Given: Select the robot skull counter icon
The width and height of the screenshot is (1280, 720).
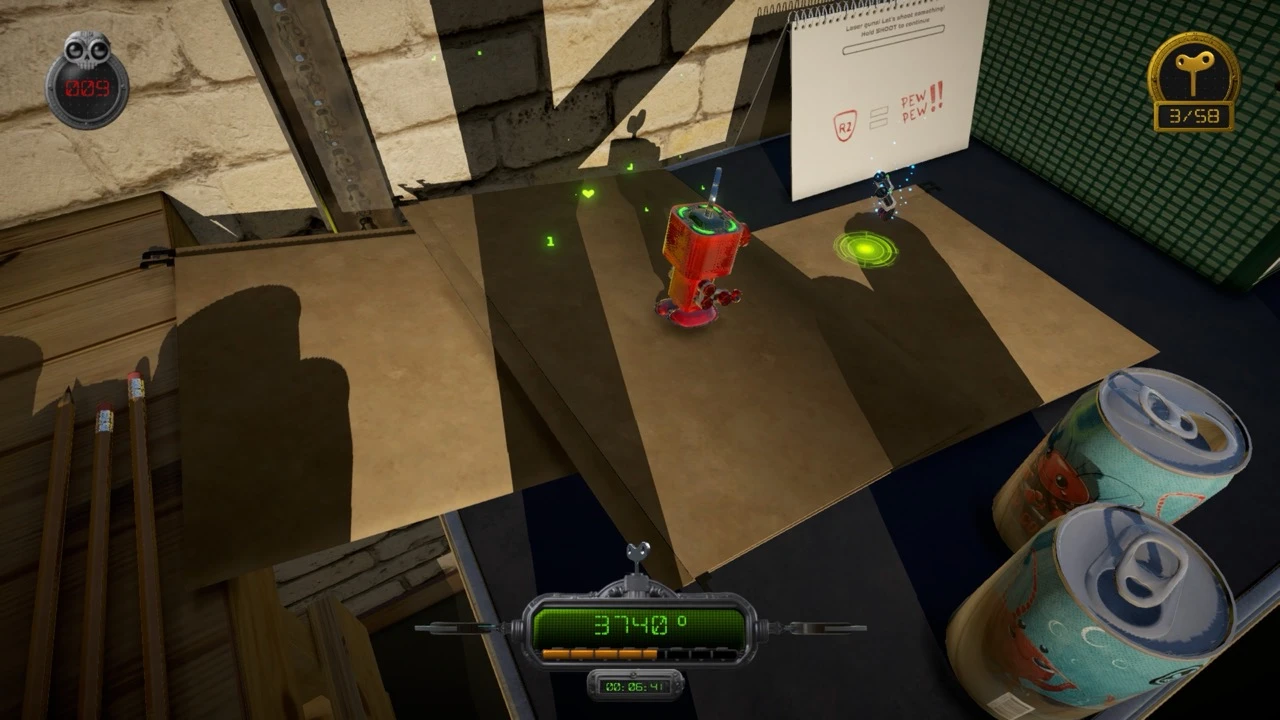Looking at the screenshot, I should 87,51.
